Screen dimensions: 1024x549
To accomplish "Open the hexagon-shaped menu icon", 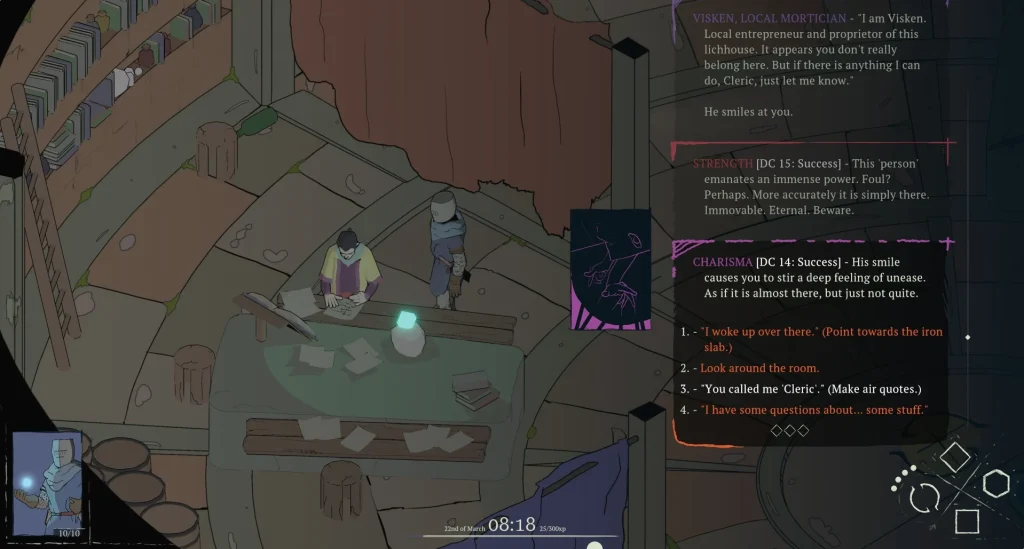I will coord(995,485).
